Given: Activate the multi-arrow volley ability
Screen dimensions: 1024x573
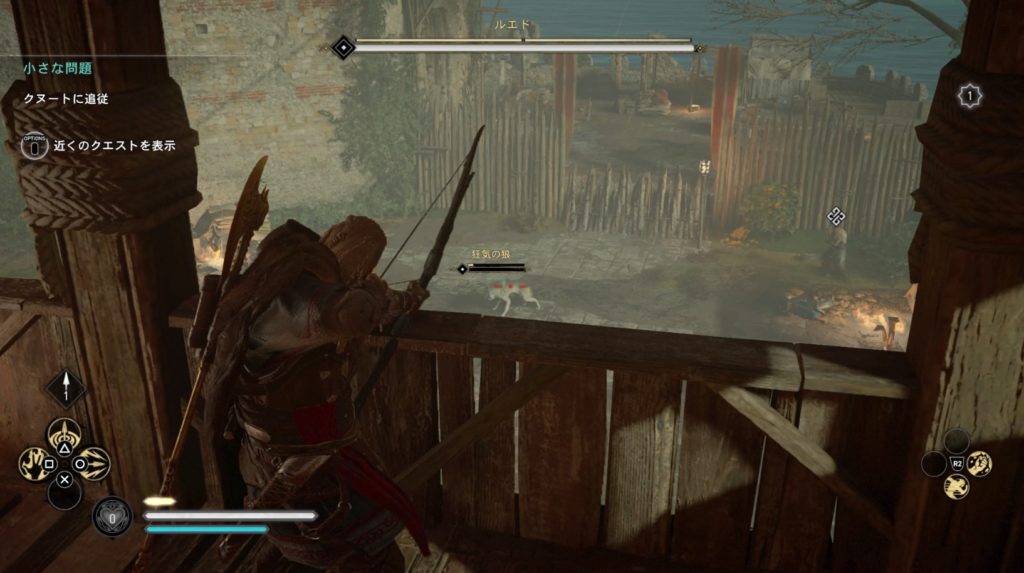Looking at the screenshot, I should coord(94,463).
